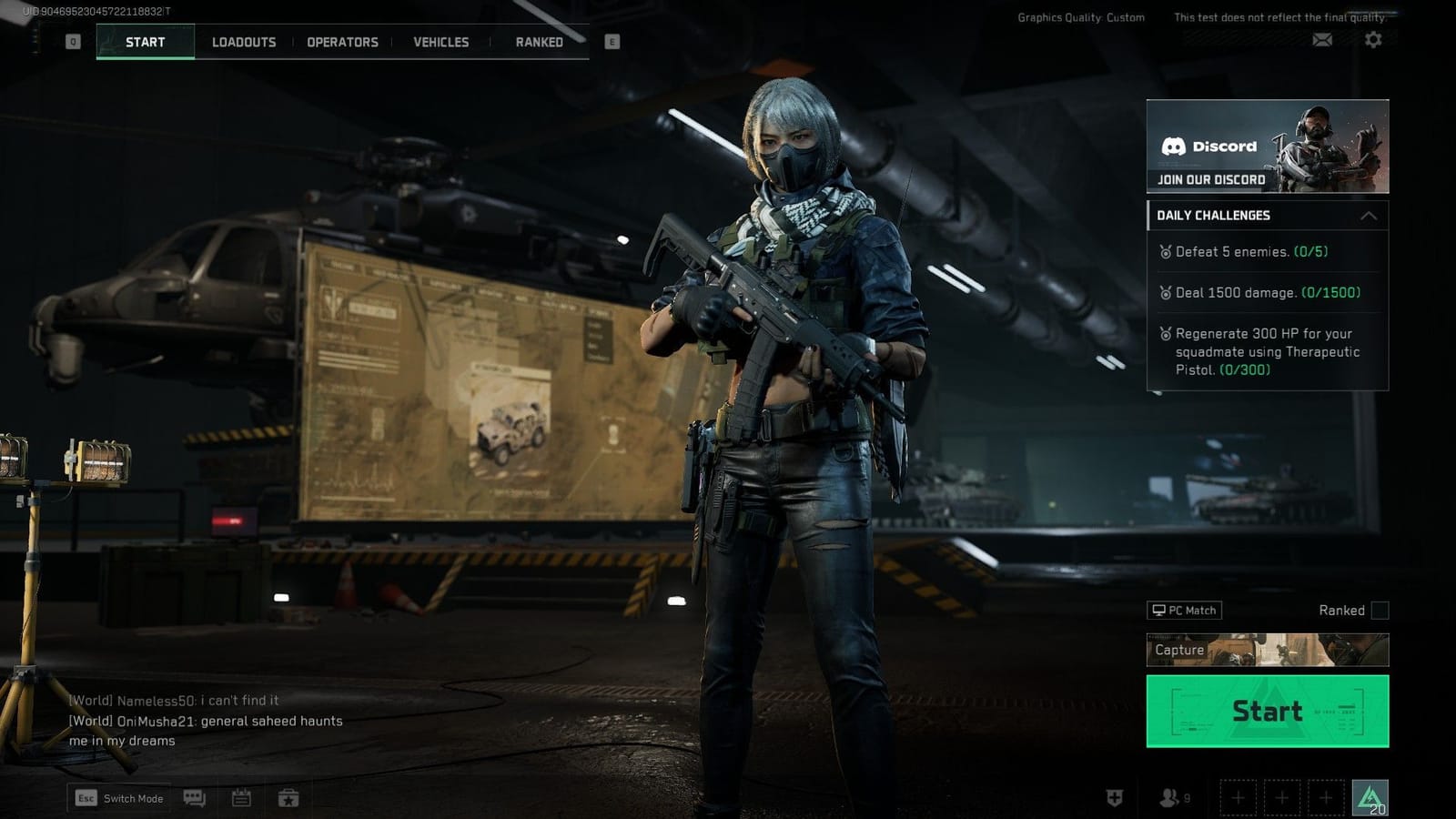
Task: Open the events calendar icon
Action: tap(241, 798)
